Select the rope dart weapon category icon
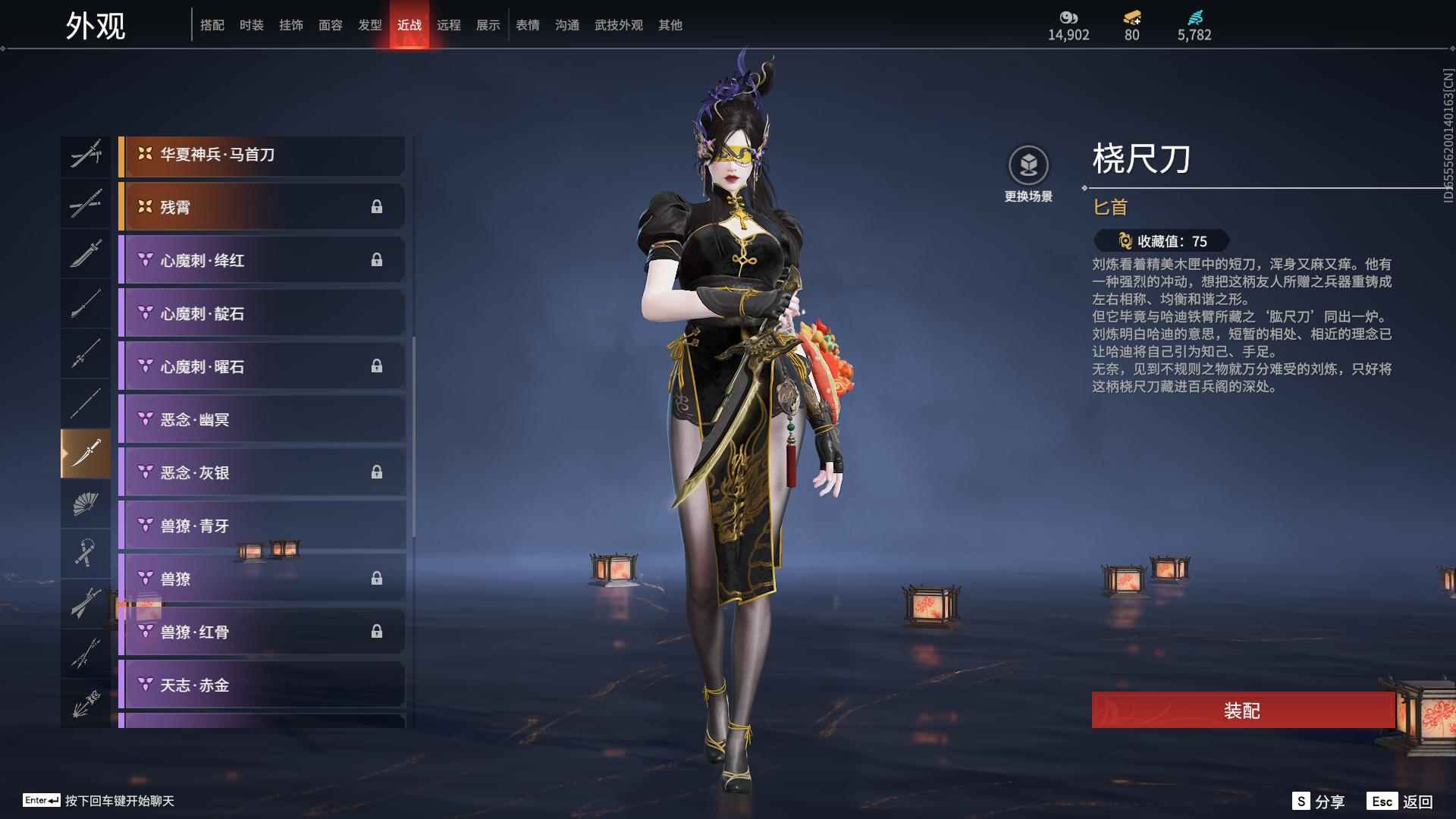This screenshot has height=819, width=1456. (86, 553)
